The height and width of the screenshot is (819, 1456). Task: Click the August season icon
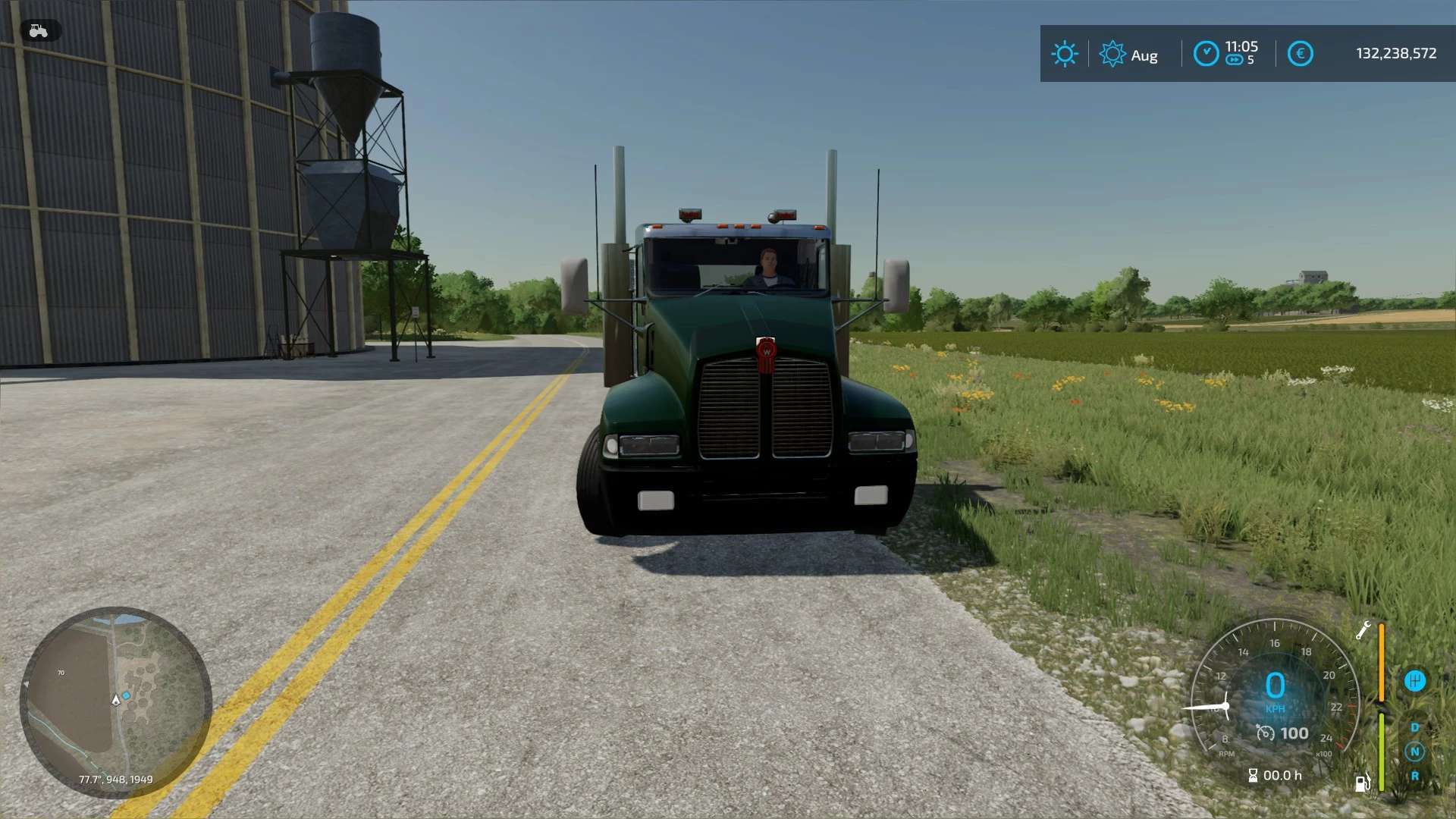click(x=1112, y=54)
